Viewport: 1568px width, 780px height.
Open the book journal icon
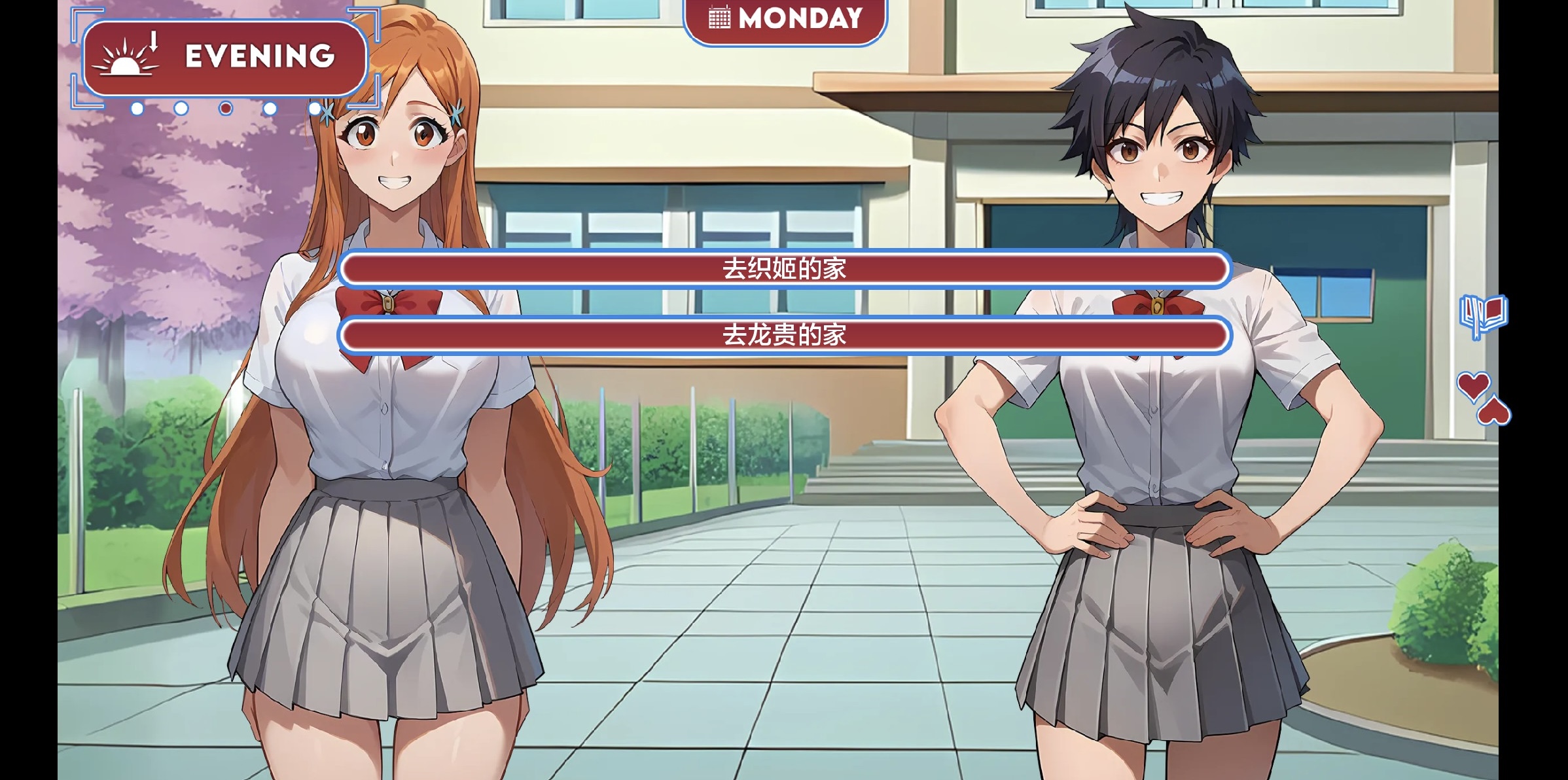(1483, 315)
